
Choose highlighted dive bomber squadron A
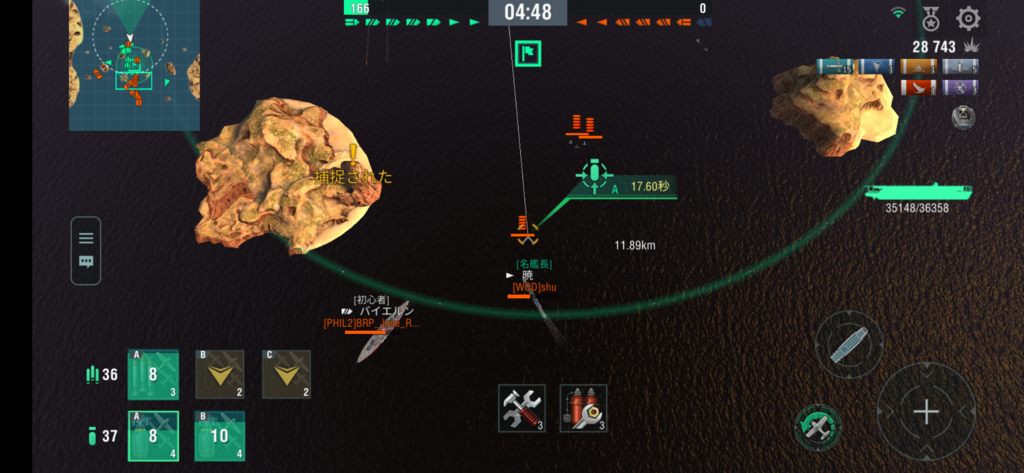tap(153, 436)
